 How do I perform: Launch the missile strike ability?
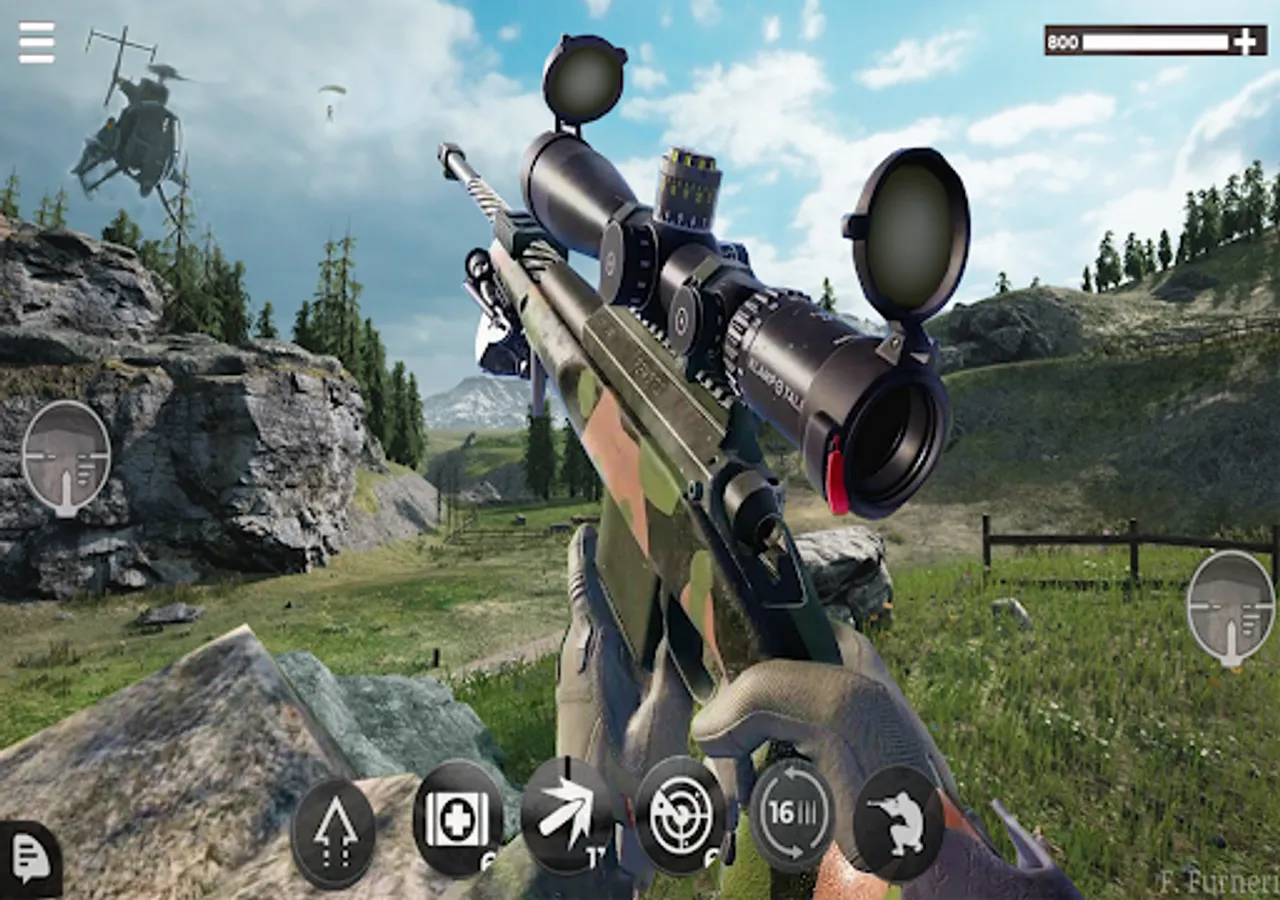(567, 816)
